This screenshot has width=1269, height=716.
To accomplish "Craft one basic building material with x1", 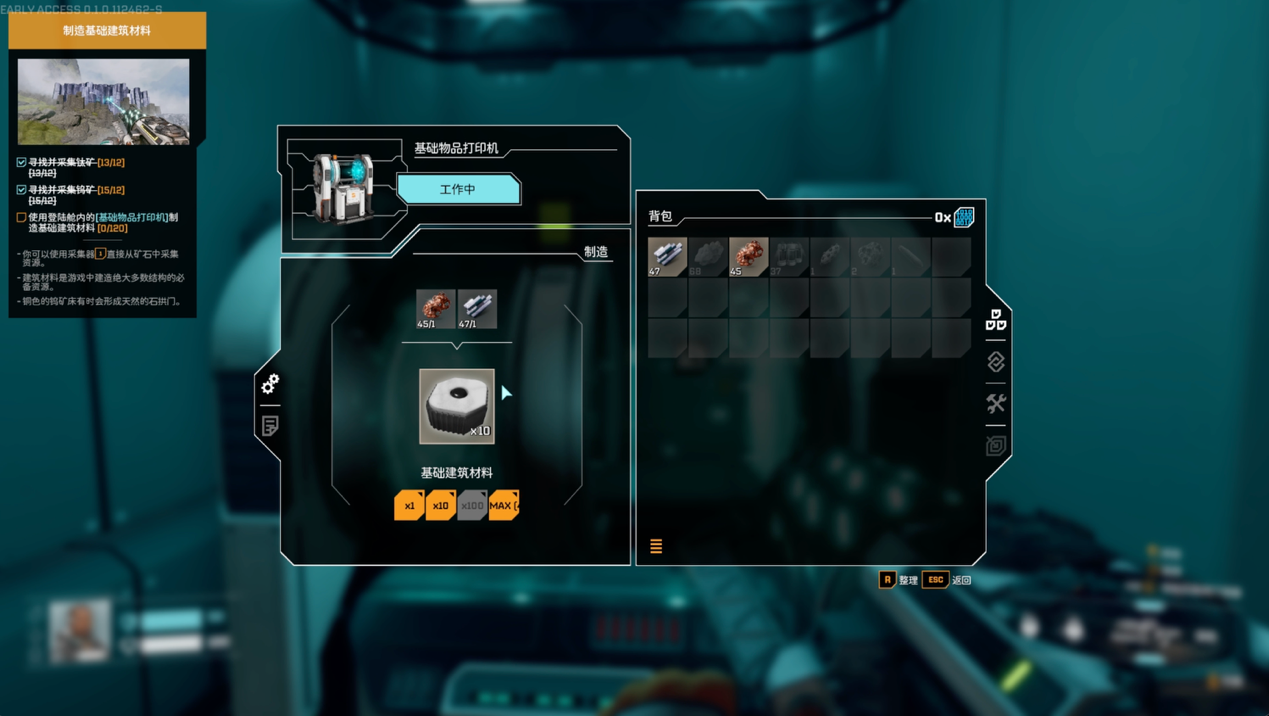I will coord(409,505).
